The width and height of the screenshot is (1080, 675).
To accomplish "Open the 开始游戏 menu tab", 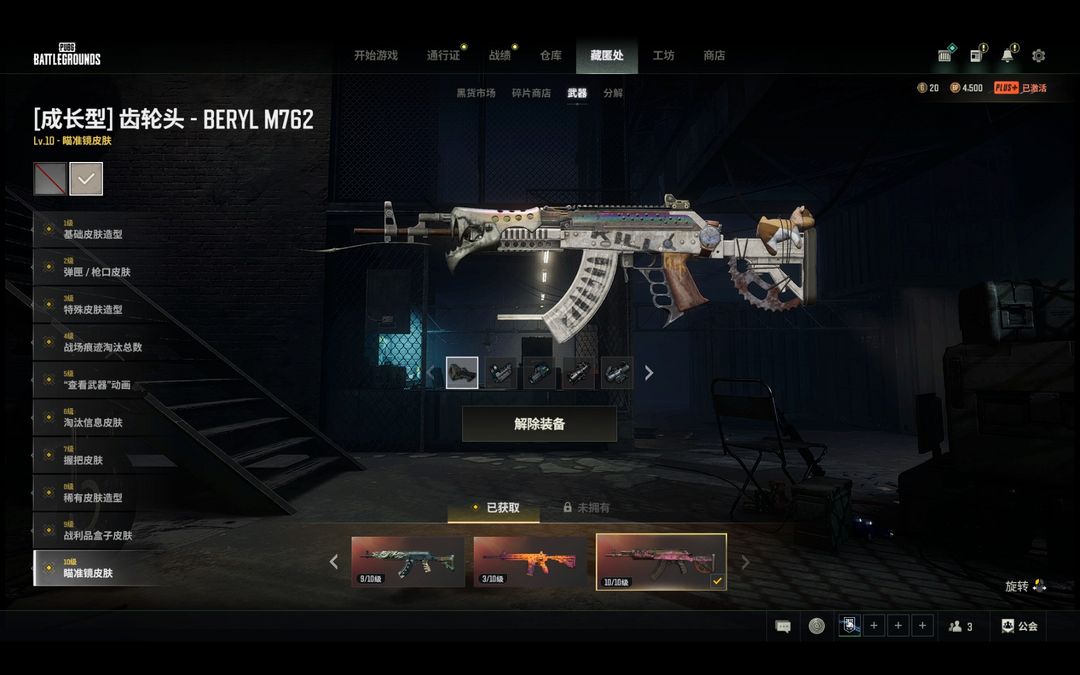I will click(375, 56).
